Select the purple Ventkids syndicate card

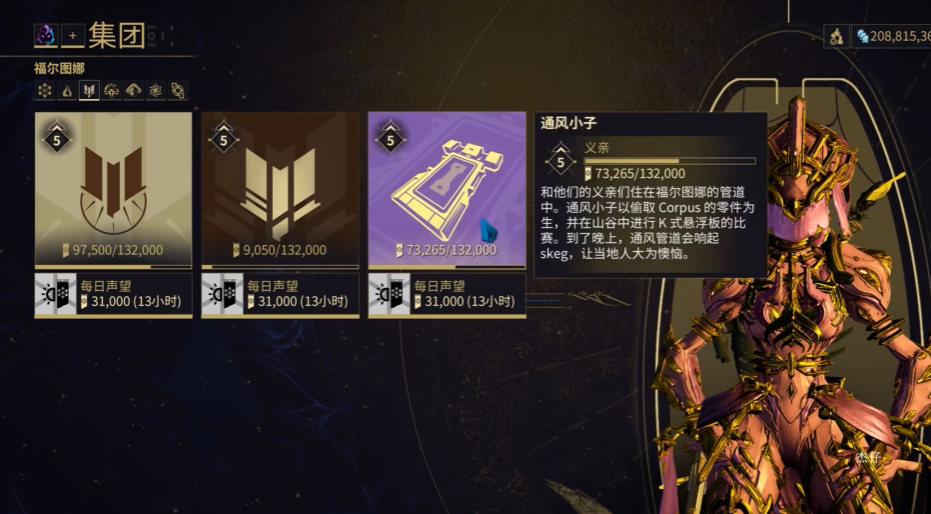tap(447, 190)
